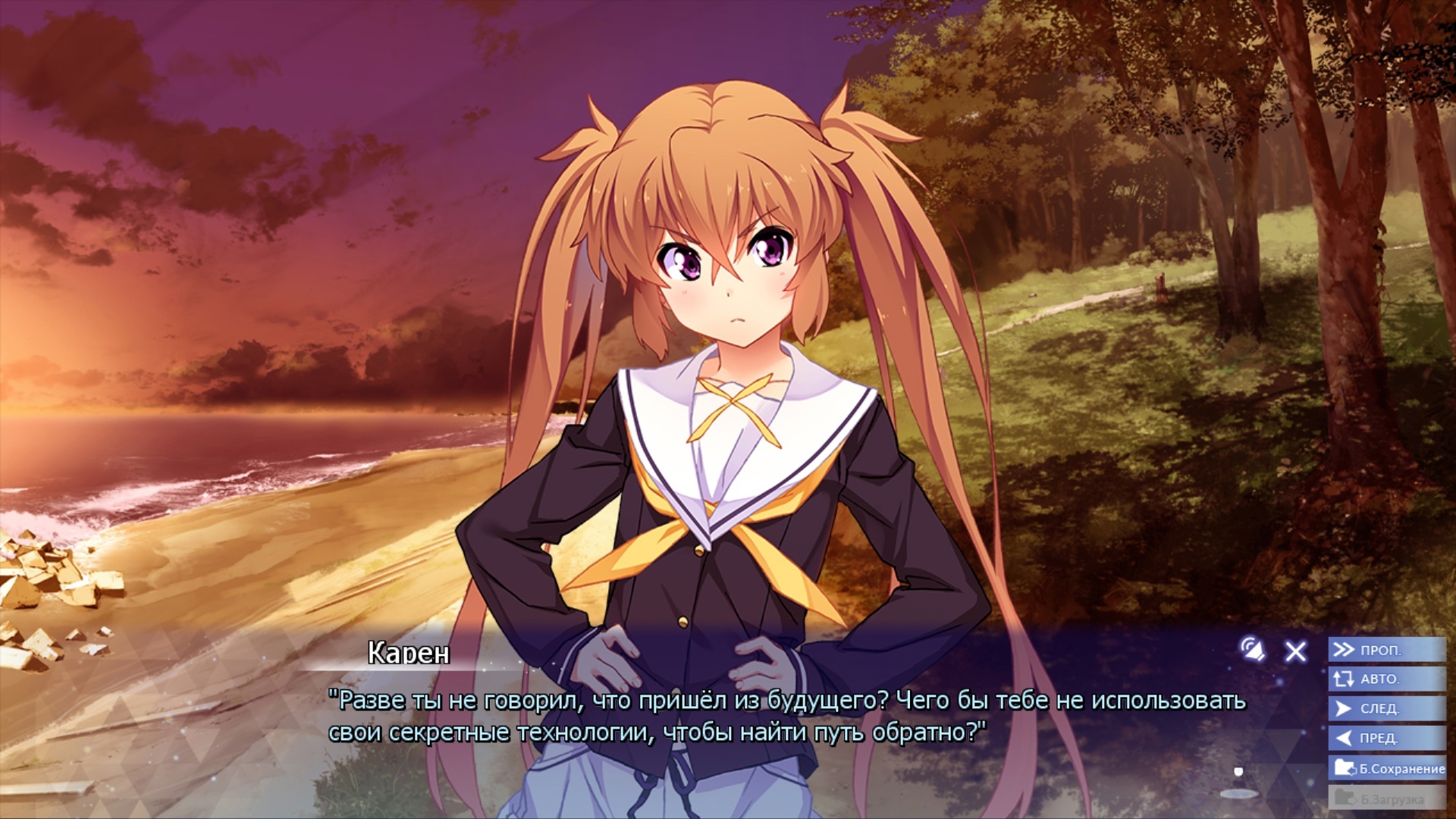This screenshot has height=819, width=1456.
Task: Activate the ПРОП. skip button
Action: point(1386,650)
